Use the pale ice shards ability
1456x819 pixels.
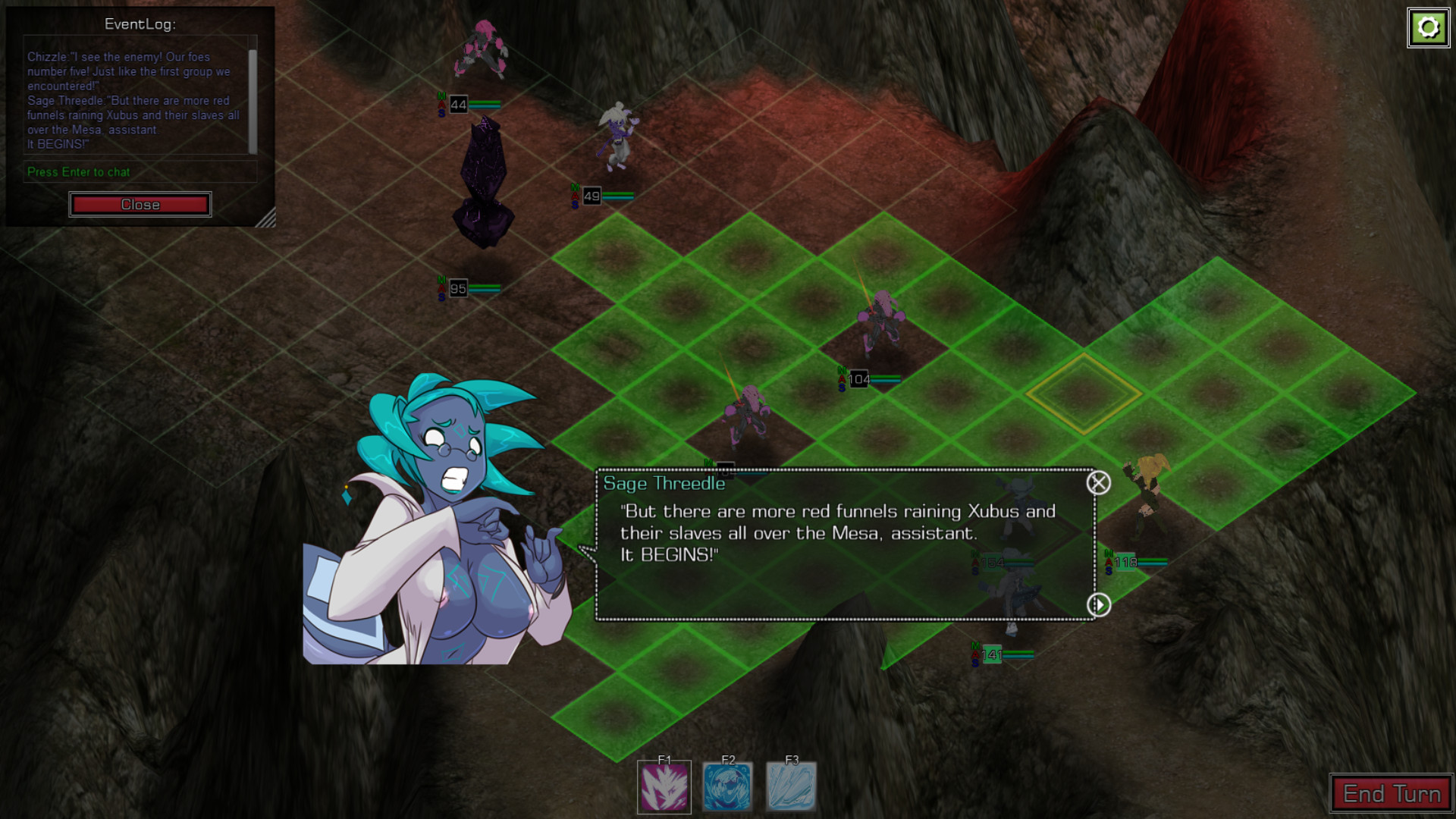[x=791, y=787]
